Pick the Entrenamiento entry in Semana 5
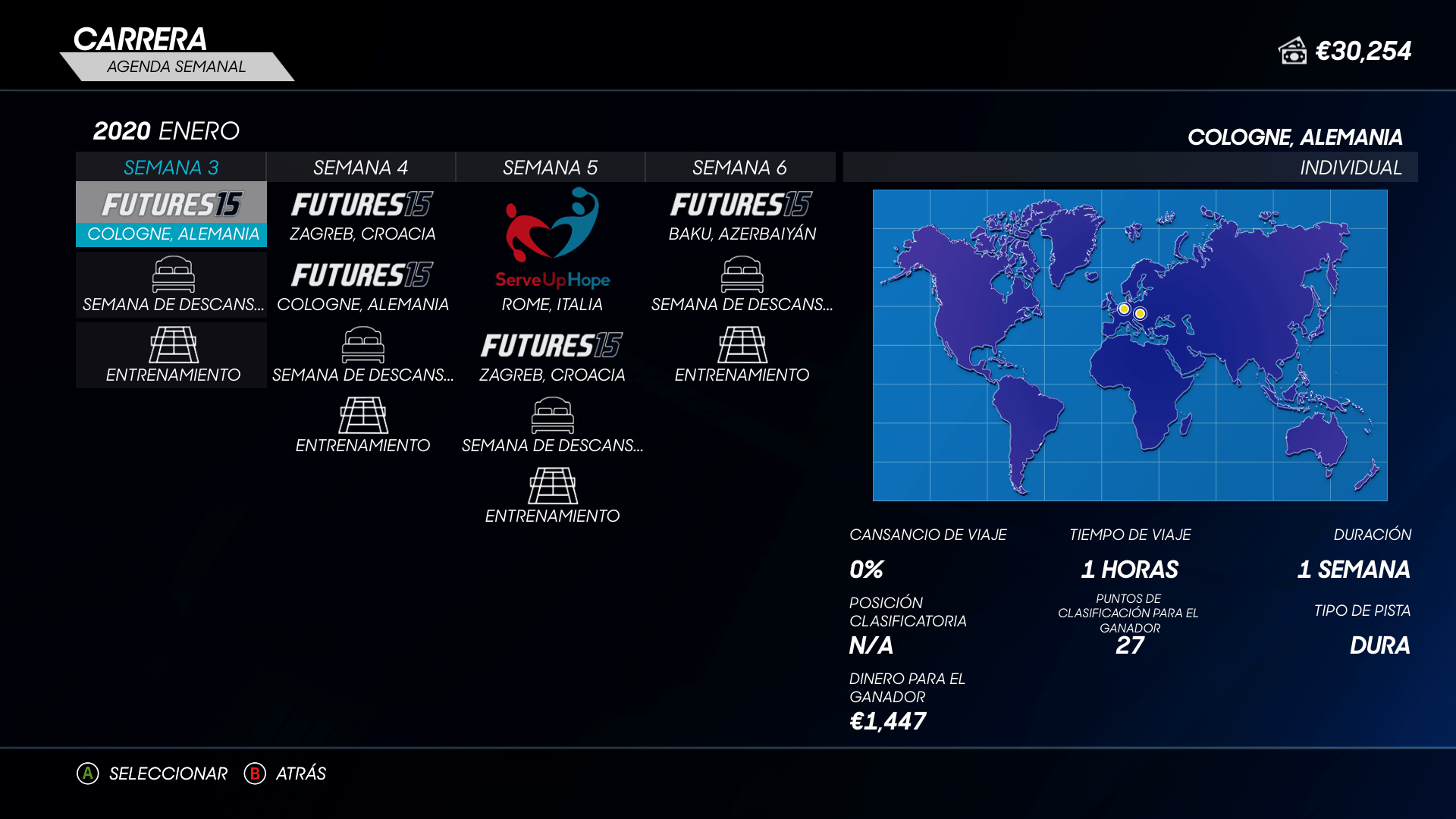The width and height of the screenshot is (1456, 819). 551,497
